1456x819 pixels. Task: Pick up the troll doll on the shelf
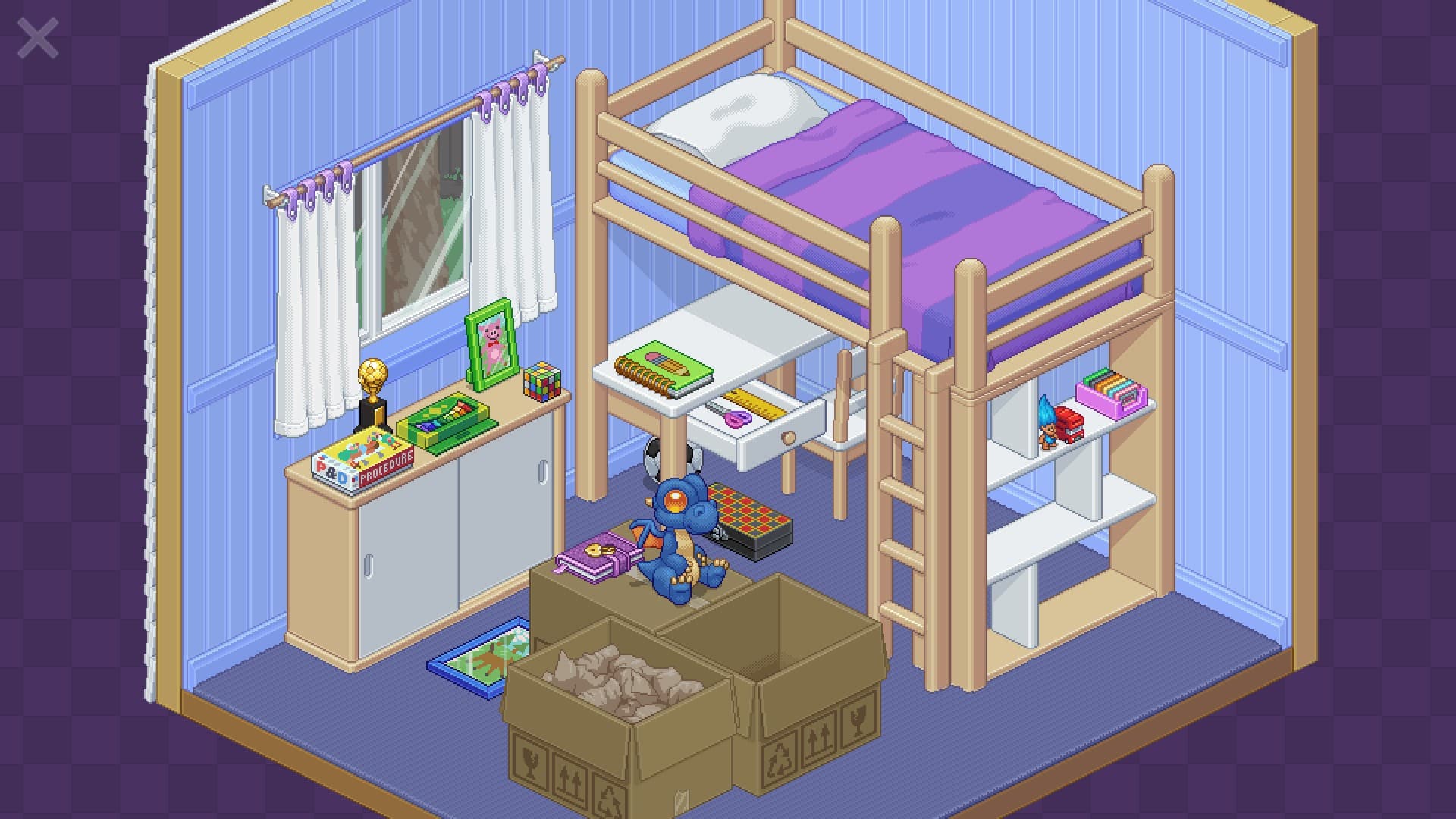coord(1047,426)
